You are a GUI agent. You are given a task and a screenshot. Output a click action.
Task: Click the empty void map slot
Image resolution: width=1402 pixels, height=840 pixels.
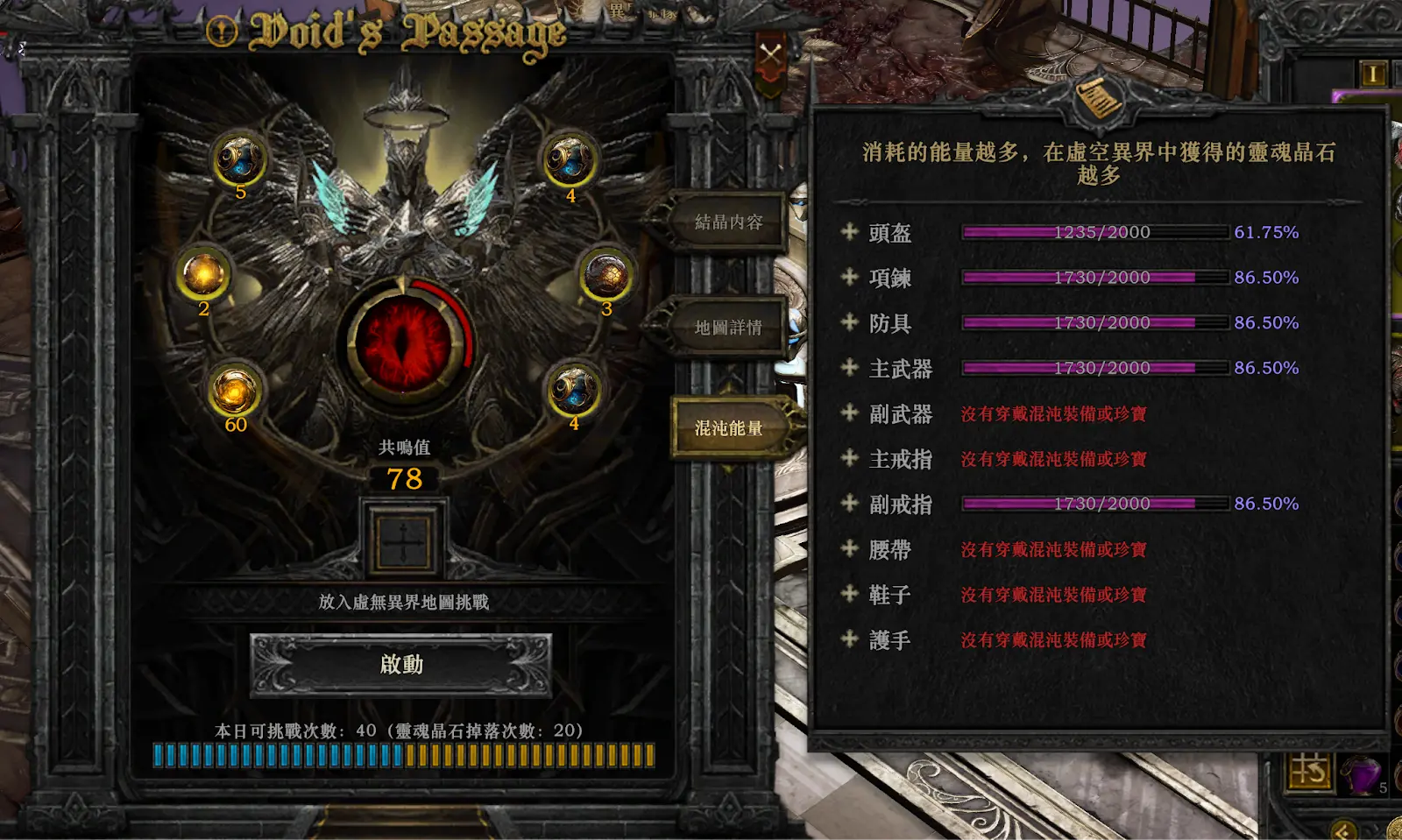tap(403, 540)
